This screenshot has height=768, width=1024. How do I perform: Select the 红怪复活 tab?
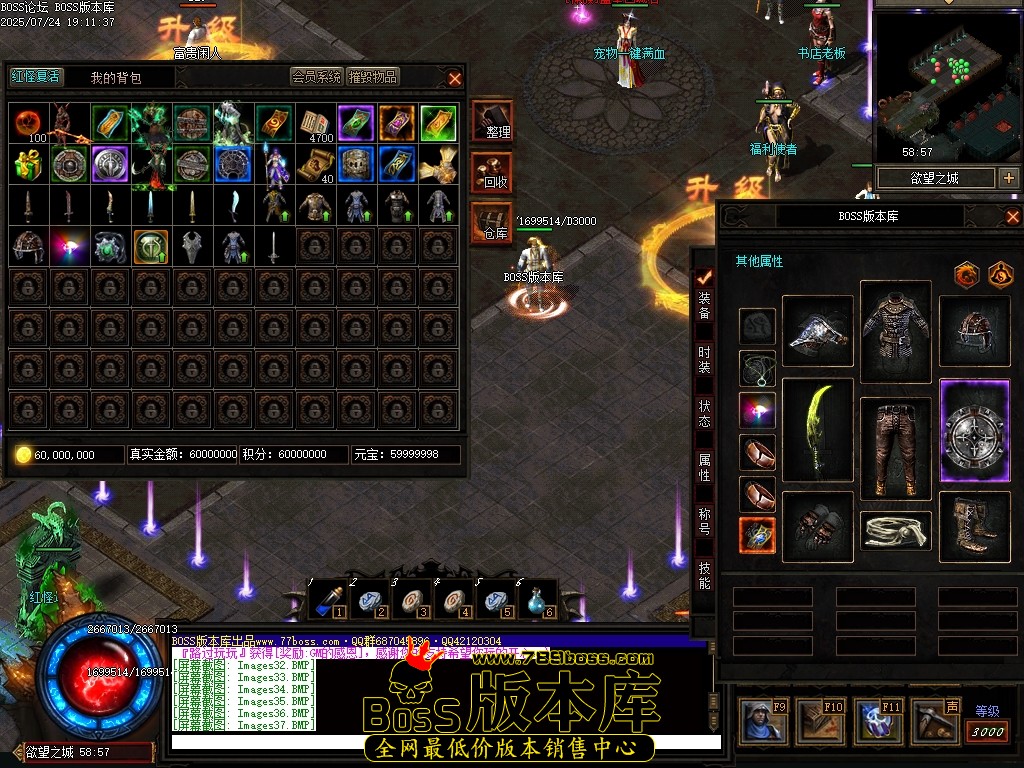point(36,77)
